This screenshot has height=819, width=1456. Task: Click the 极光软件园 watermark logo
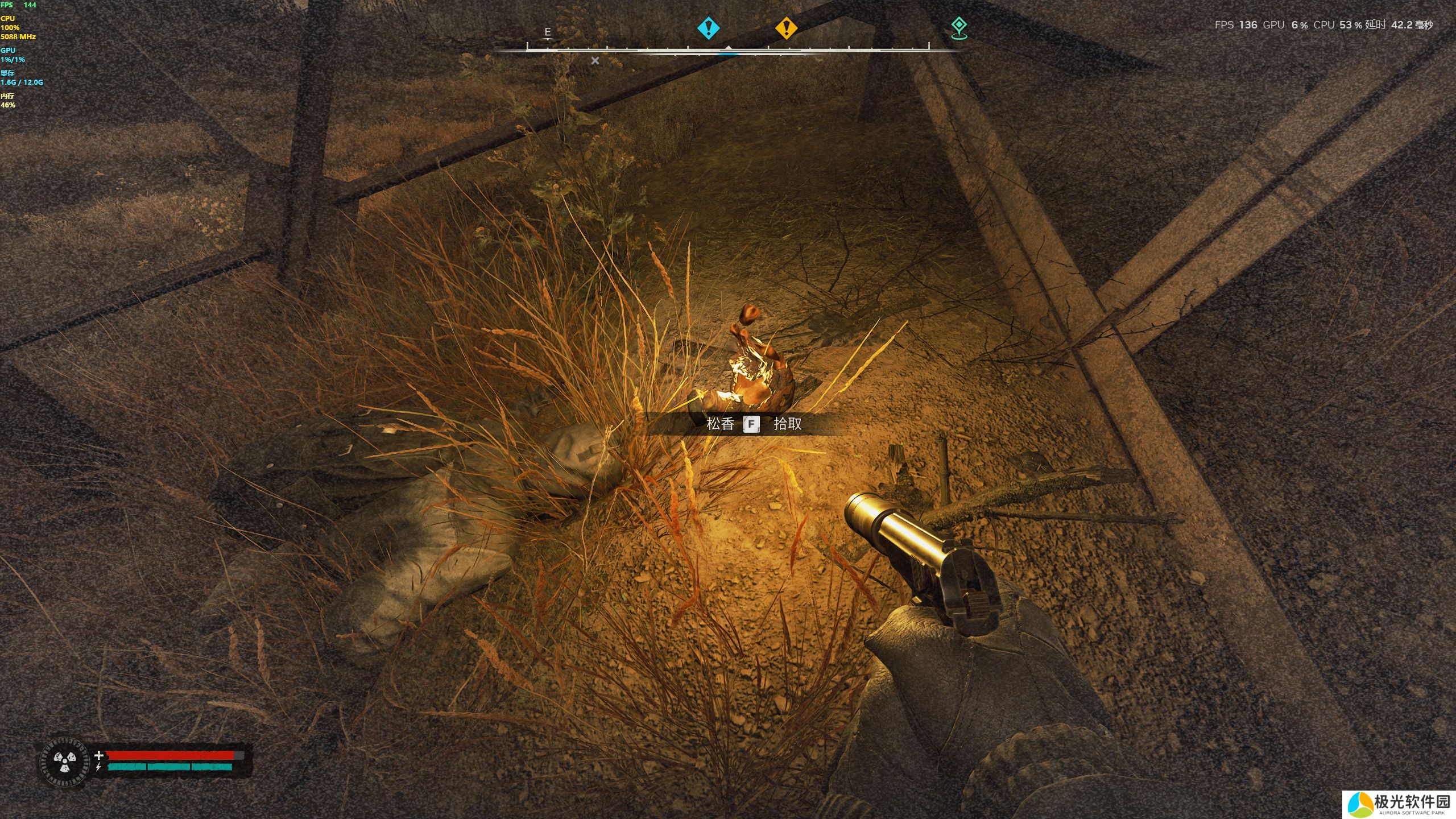coord(1400,804)
